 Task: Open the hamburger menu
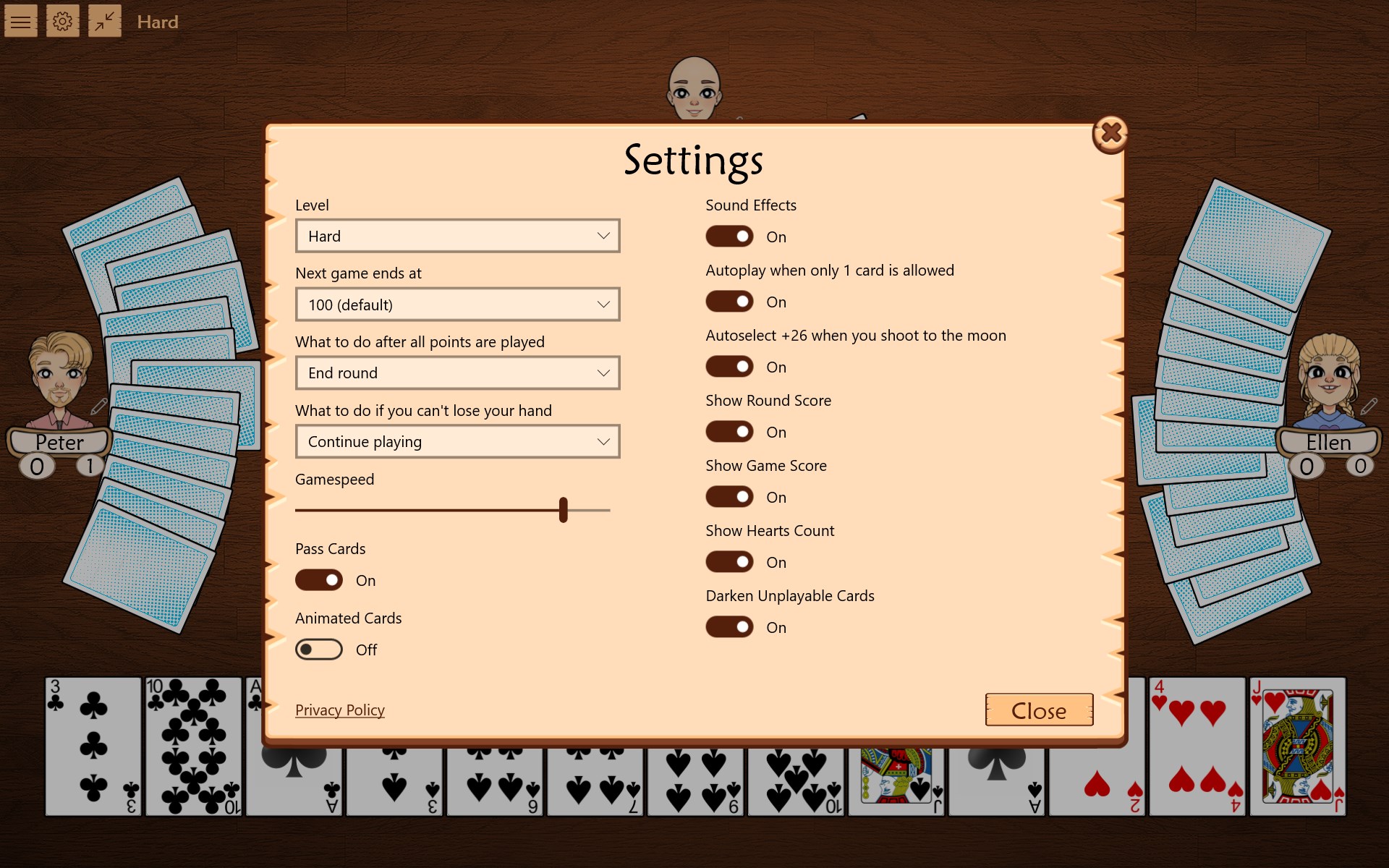tap(20, 21)
